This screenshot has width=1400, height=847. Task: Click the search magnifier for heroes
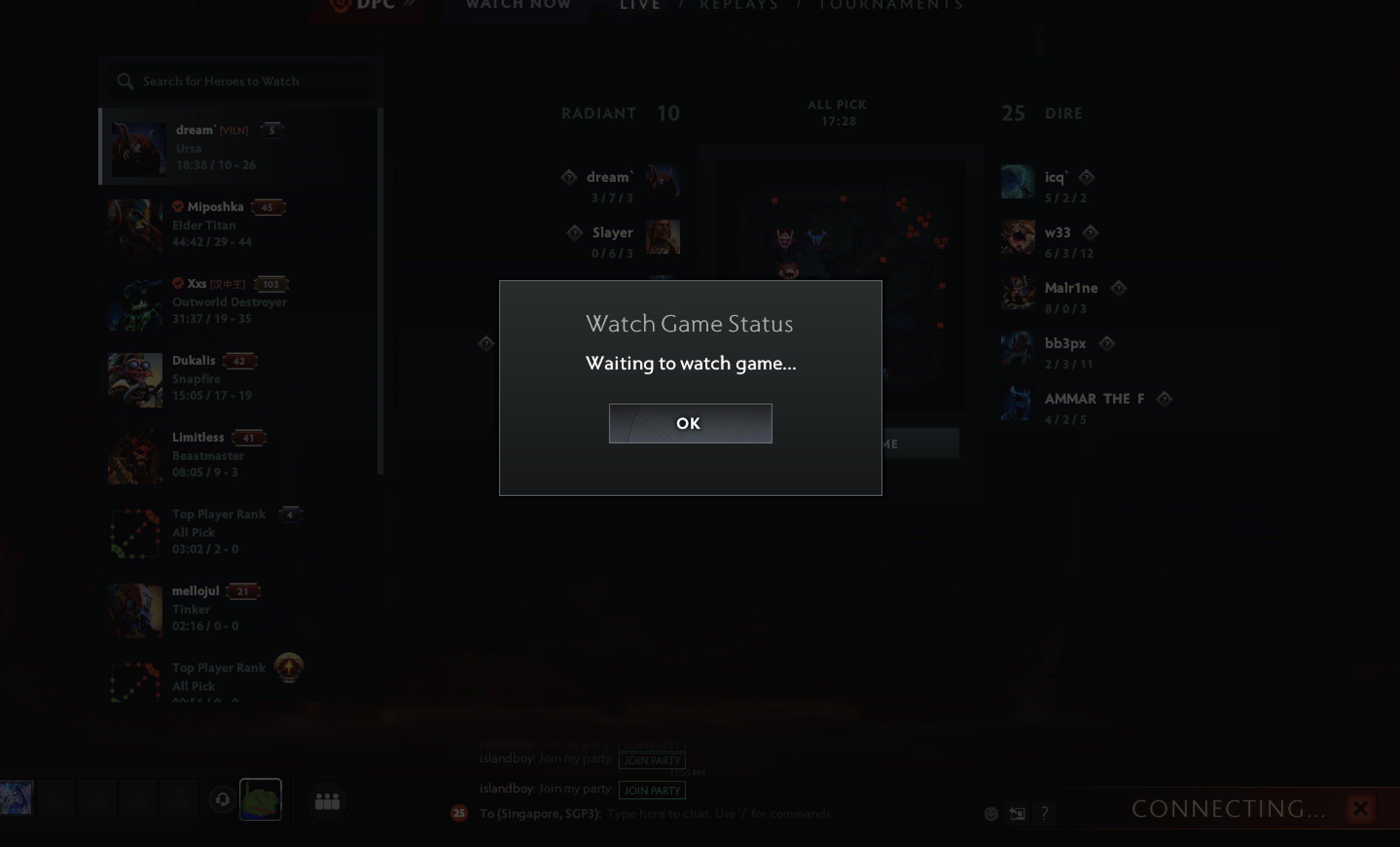point(126,81)
